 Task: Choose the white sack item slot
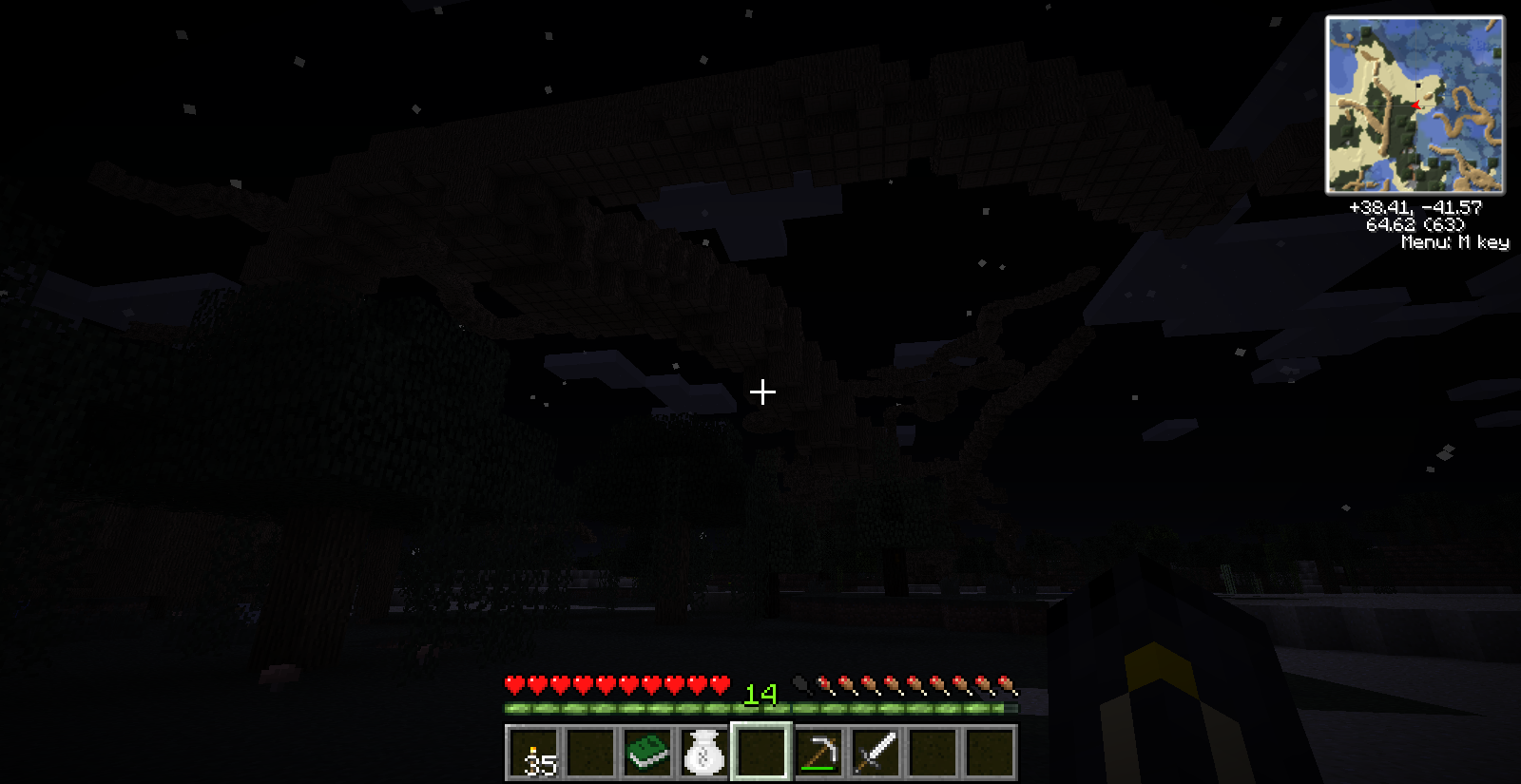704,754
